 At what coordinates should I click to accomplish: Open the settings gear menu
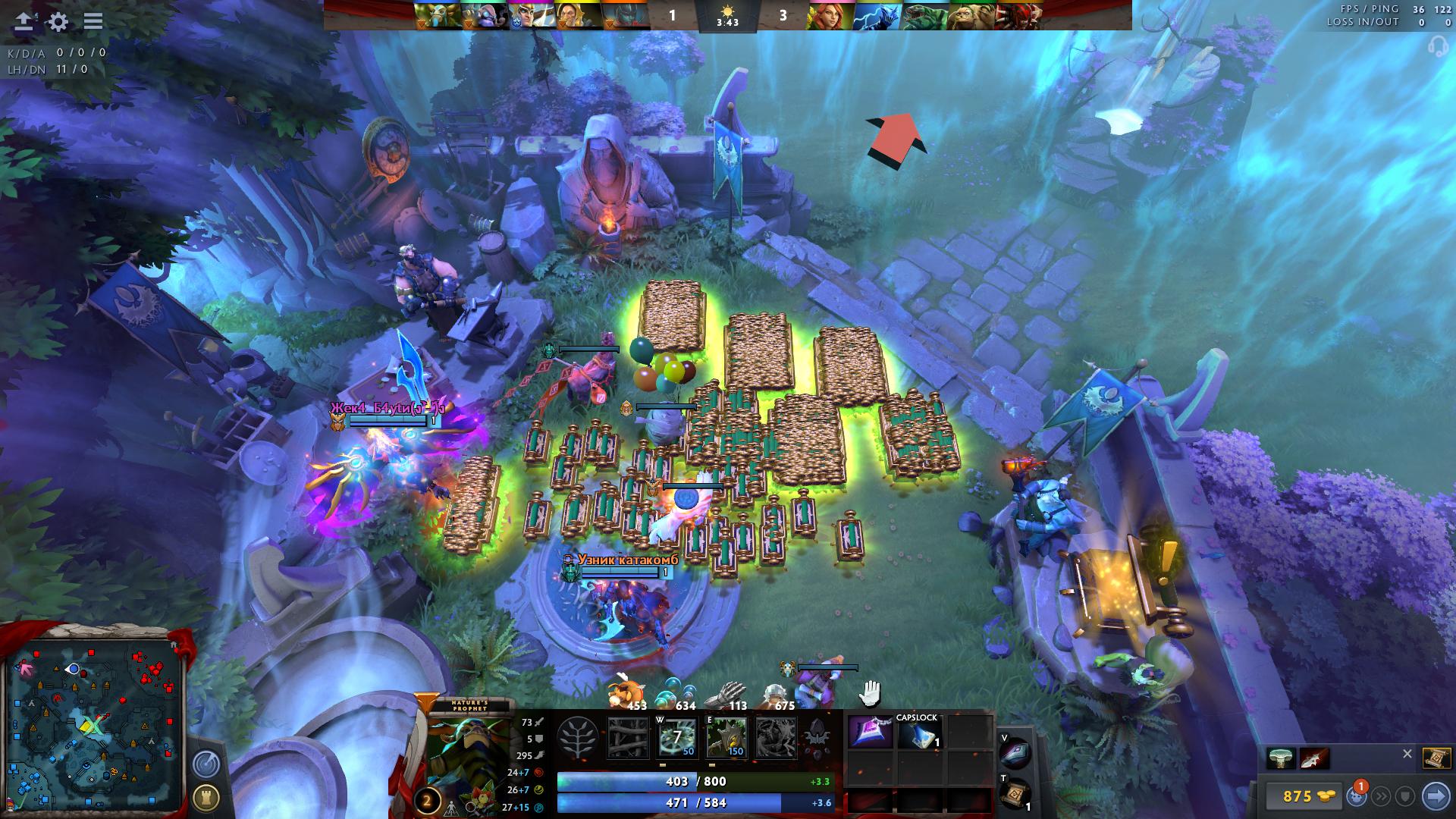[58, 21]
